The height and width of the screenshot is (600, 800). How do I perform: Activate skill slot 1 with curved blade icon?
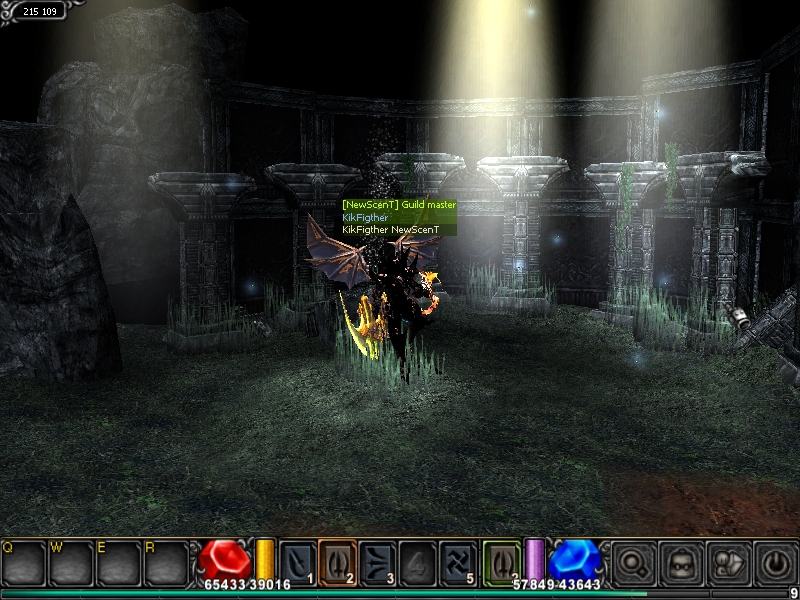click(297, 561)
